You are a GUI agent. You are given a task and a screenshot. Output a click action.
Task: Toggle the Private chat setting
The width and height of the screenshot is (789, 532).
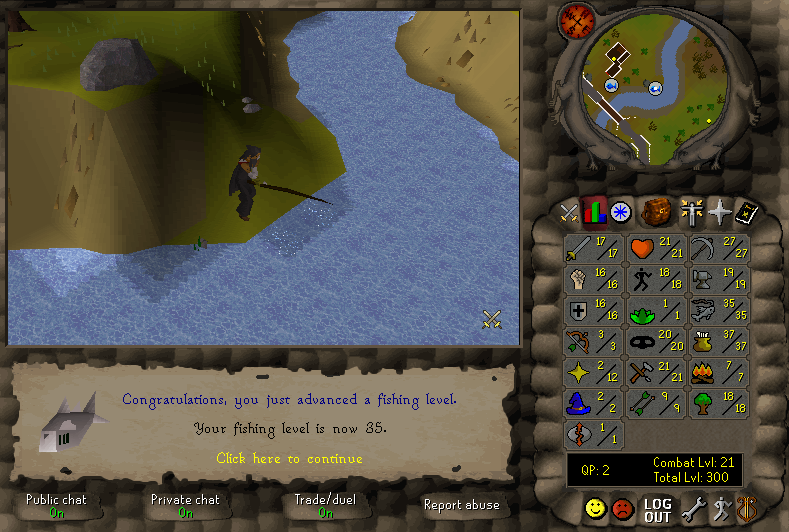185,506
